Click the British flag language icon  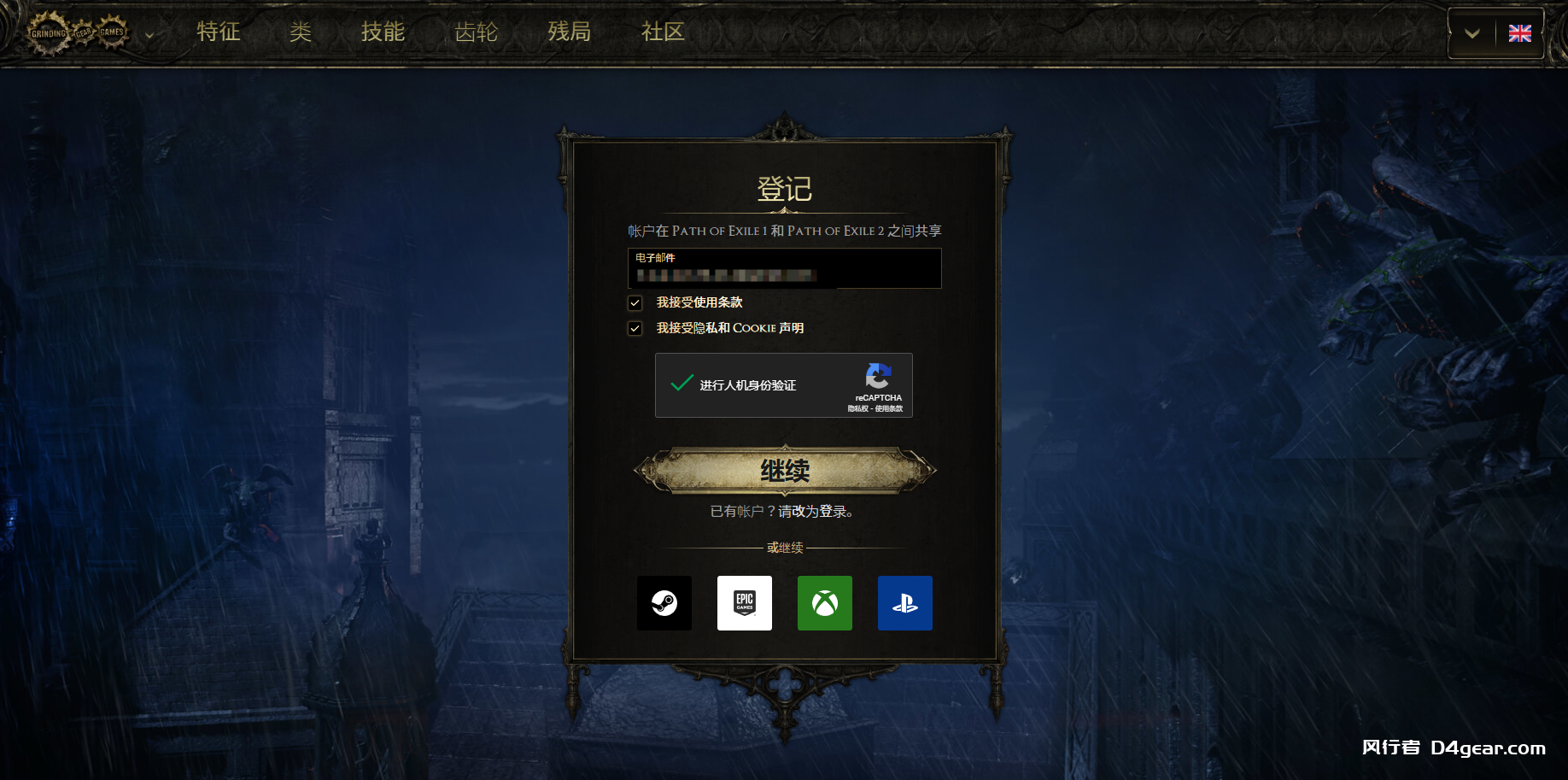[x=1520, y=33]
